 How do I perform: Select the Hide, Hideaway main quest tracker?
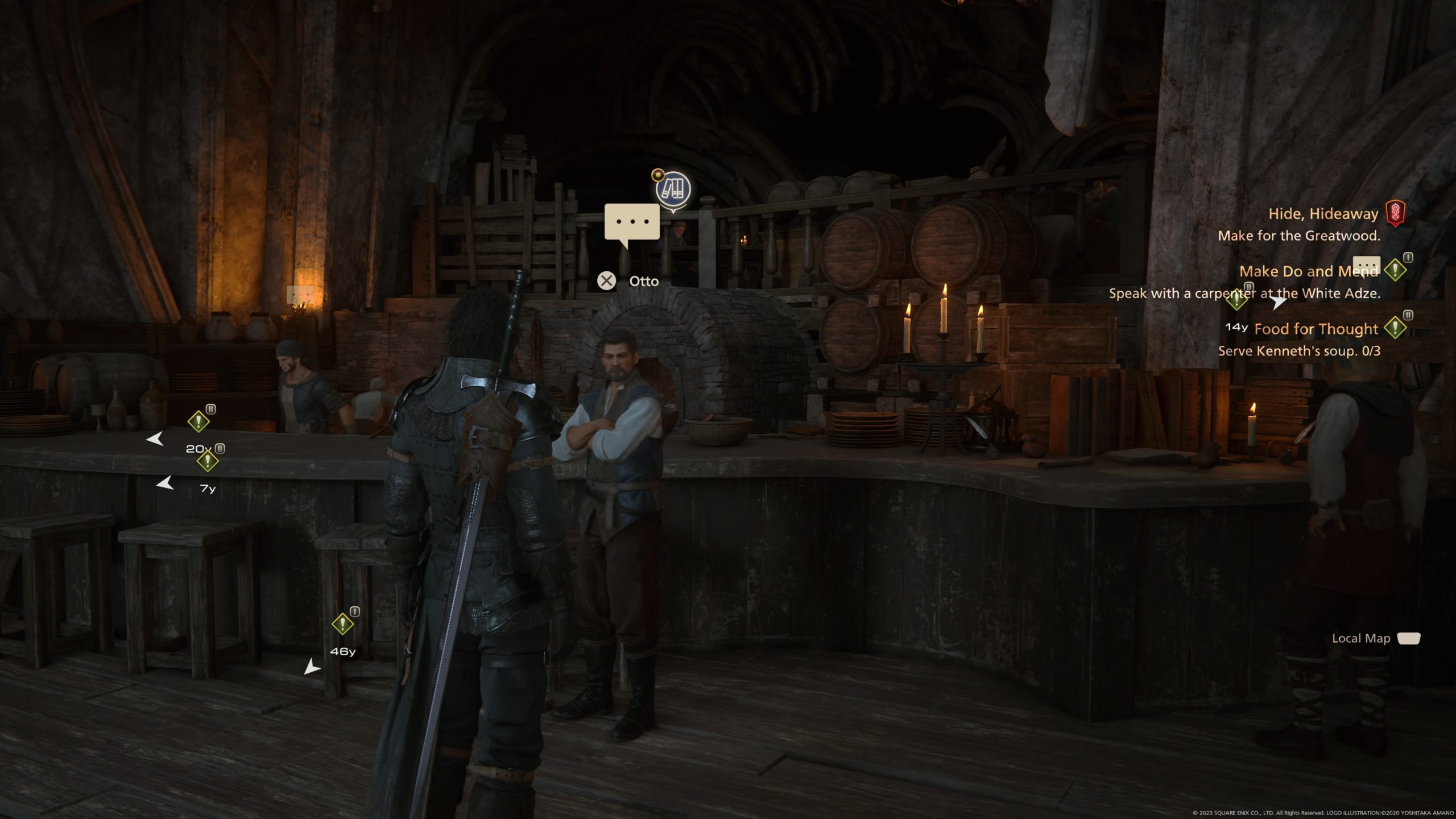(x=1323, y=214)
